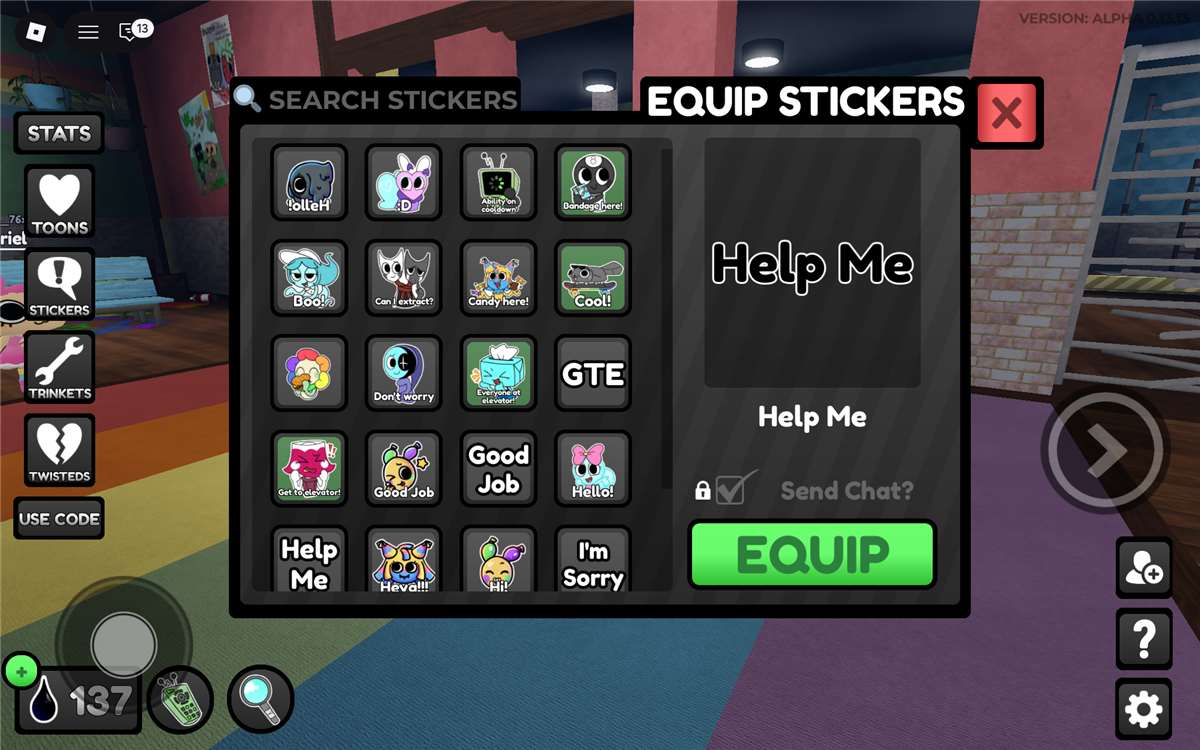The width and height of the screenshot is (1200, 750).
Task: Open the question mark help button
Action: 1144,639
